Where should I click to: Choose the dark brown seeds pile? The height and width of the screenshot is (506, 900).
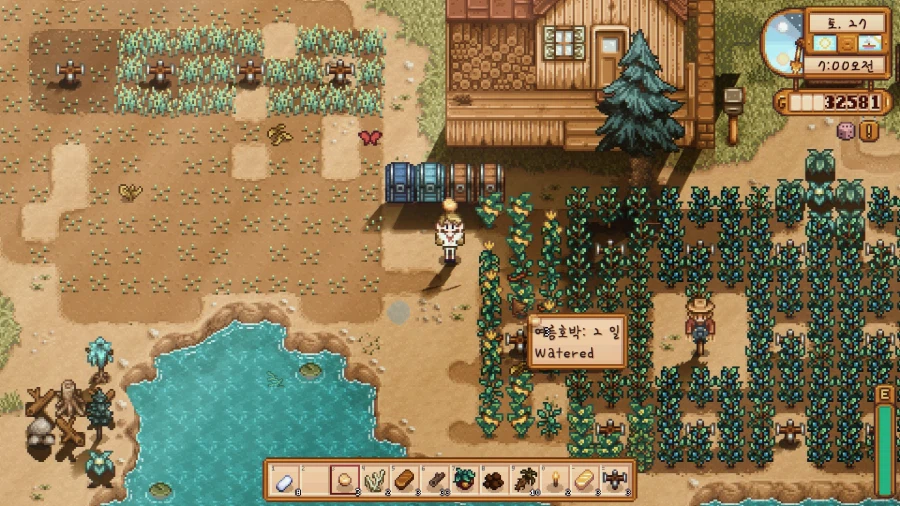coord(492,480)
